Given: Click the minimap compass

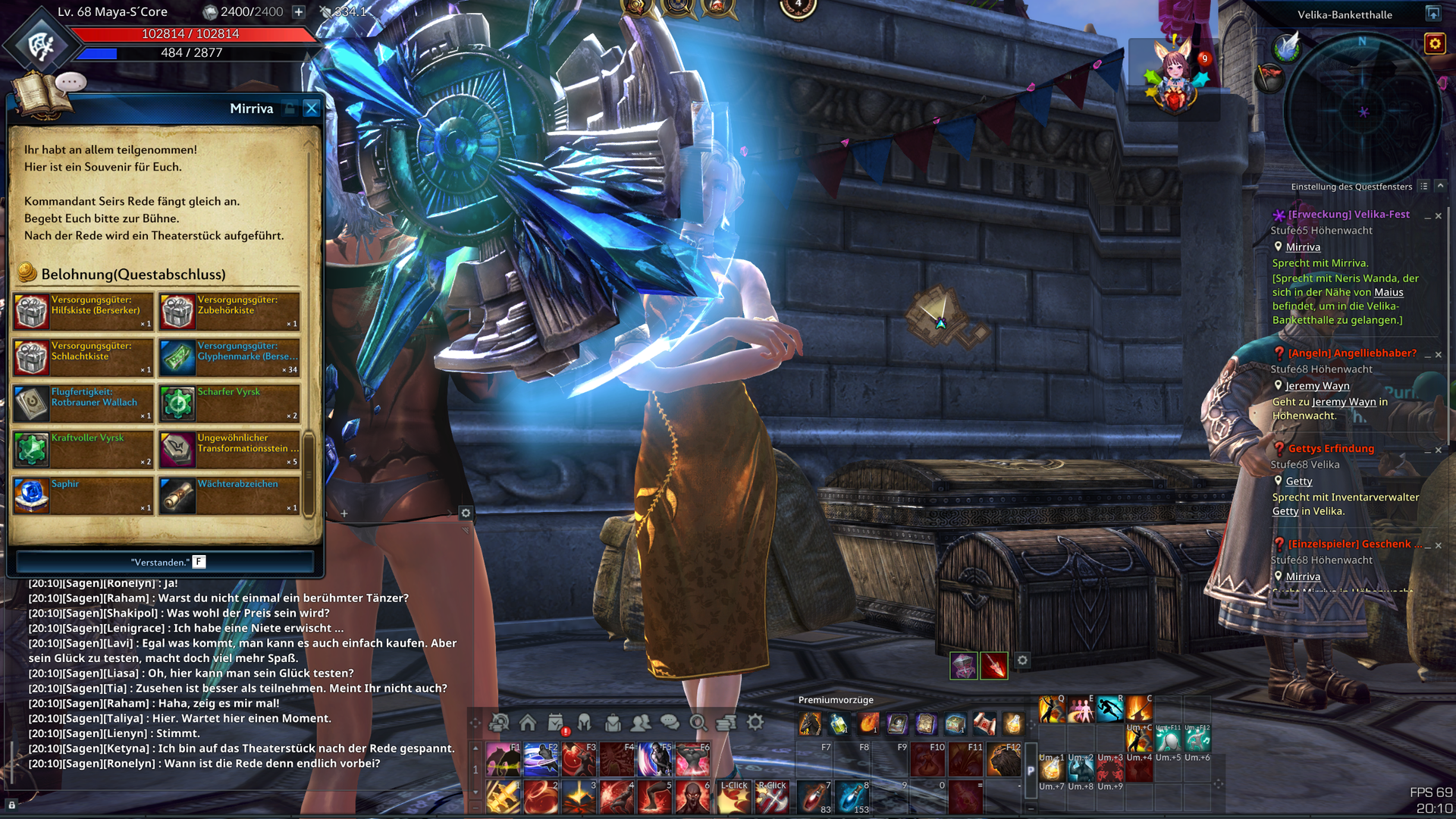Looking at the screenshot, I should pos(1363,111).
